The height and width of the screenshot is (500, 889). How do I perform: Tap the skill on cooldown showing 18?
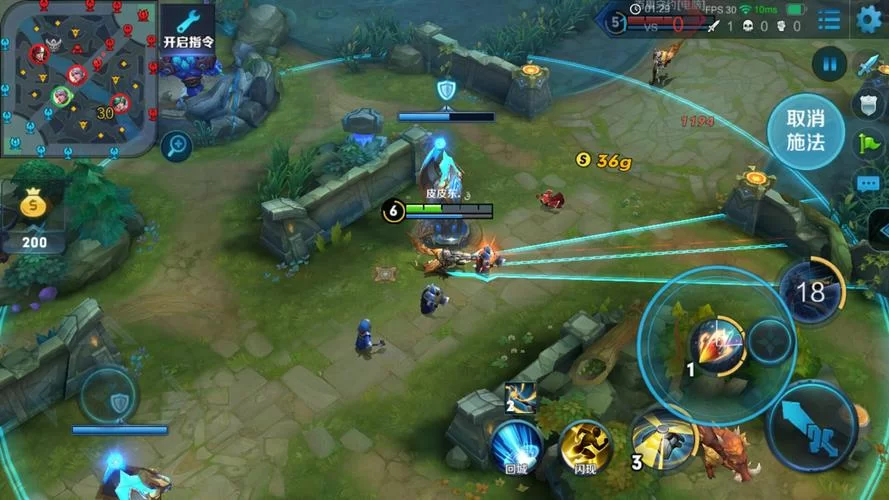(x=811, y=292)
